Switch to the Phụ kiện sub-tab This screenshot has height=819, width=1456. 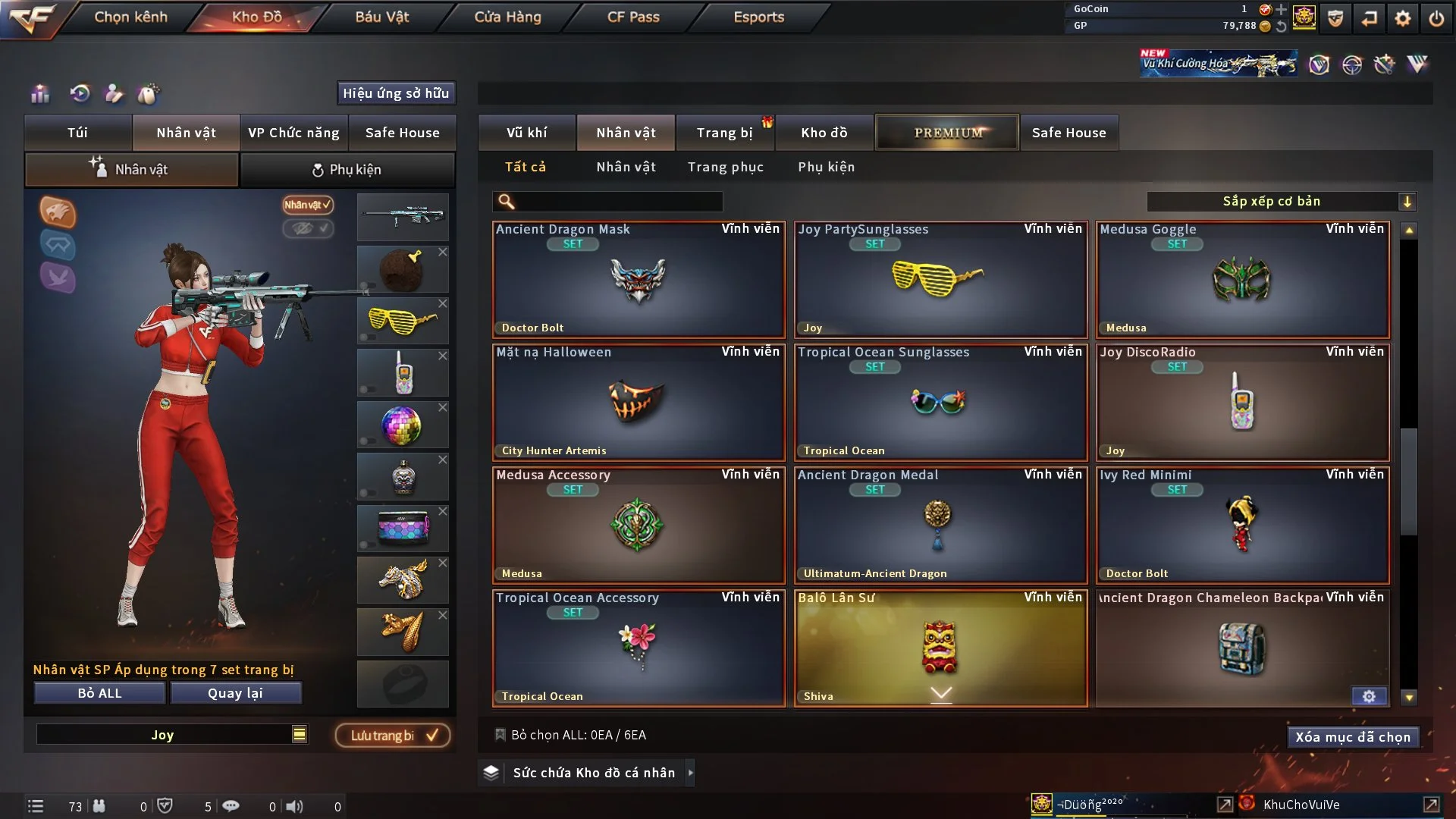pyautogui.click(x=347, y=170)
